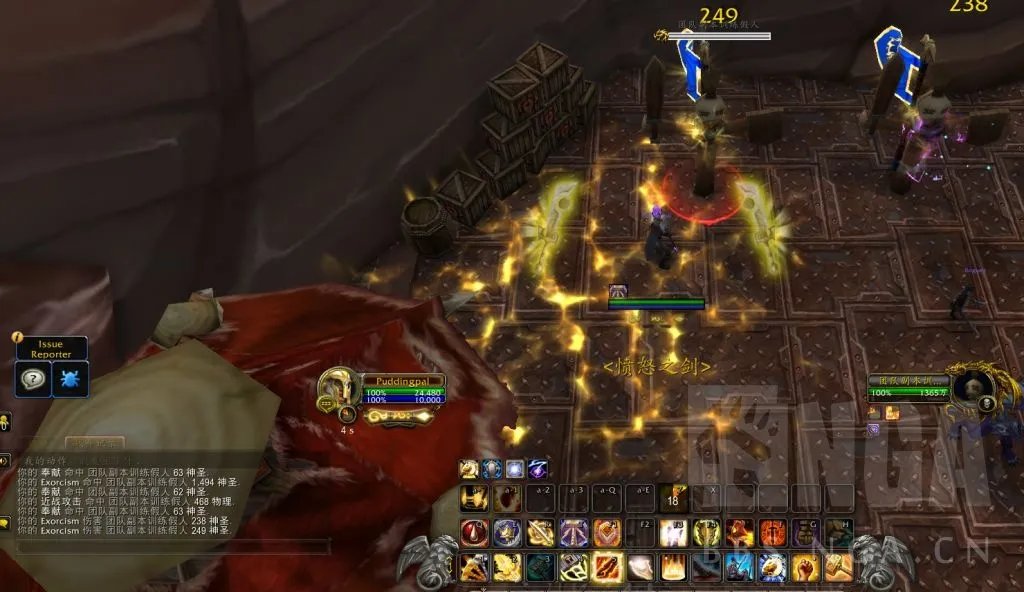
Task: Activate the white winged figure ability
Action: click(673, 533)
